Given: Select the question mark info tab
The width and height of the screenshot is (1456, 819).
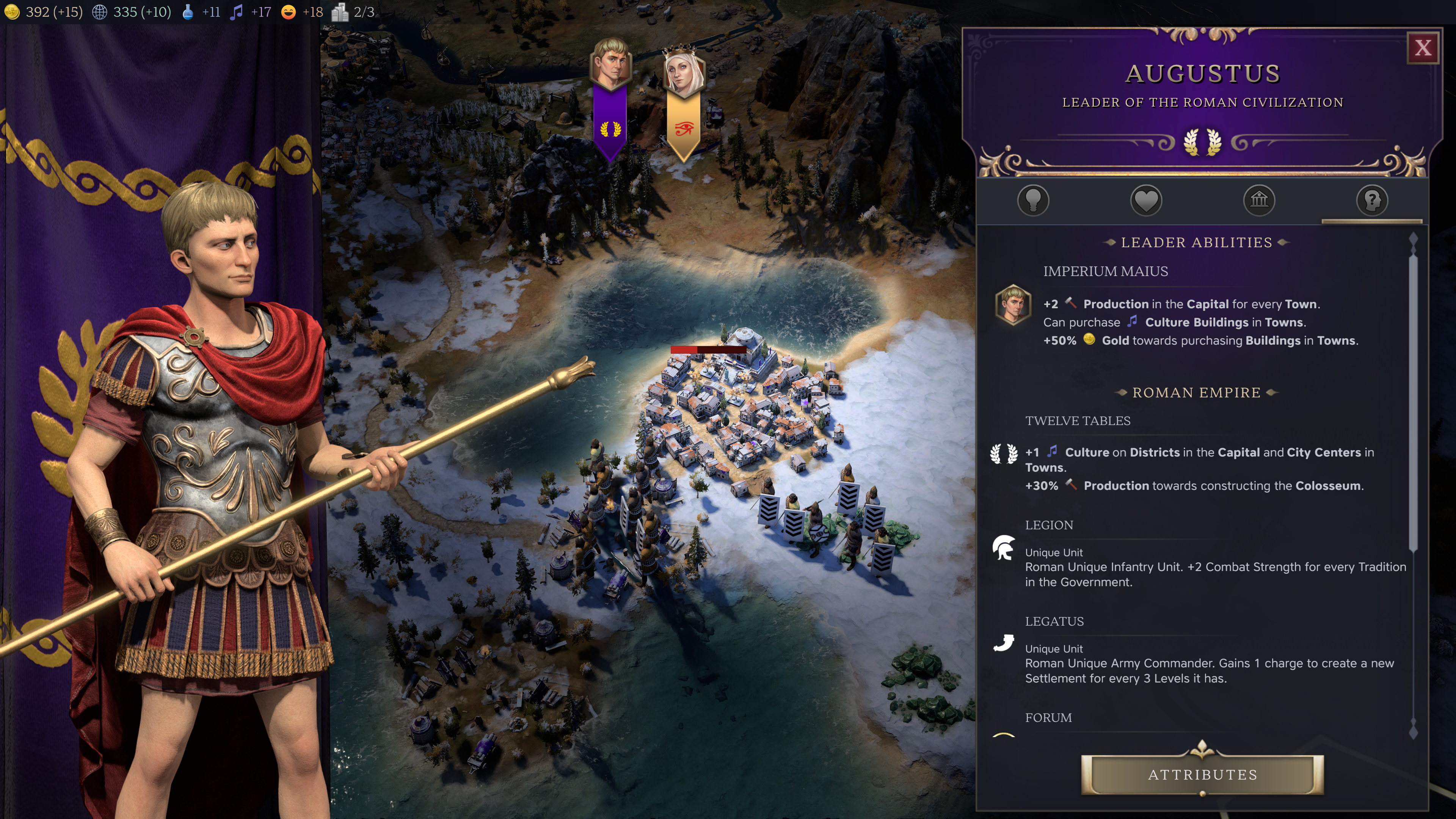Looking at the screenshot, I should pyautogui.click(x=1372, y=200).
